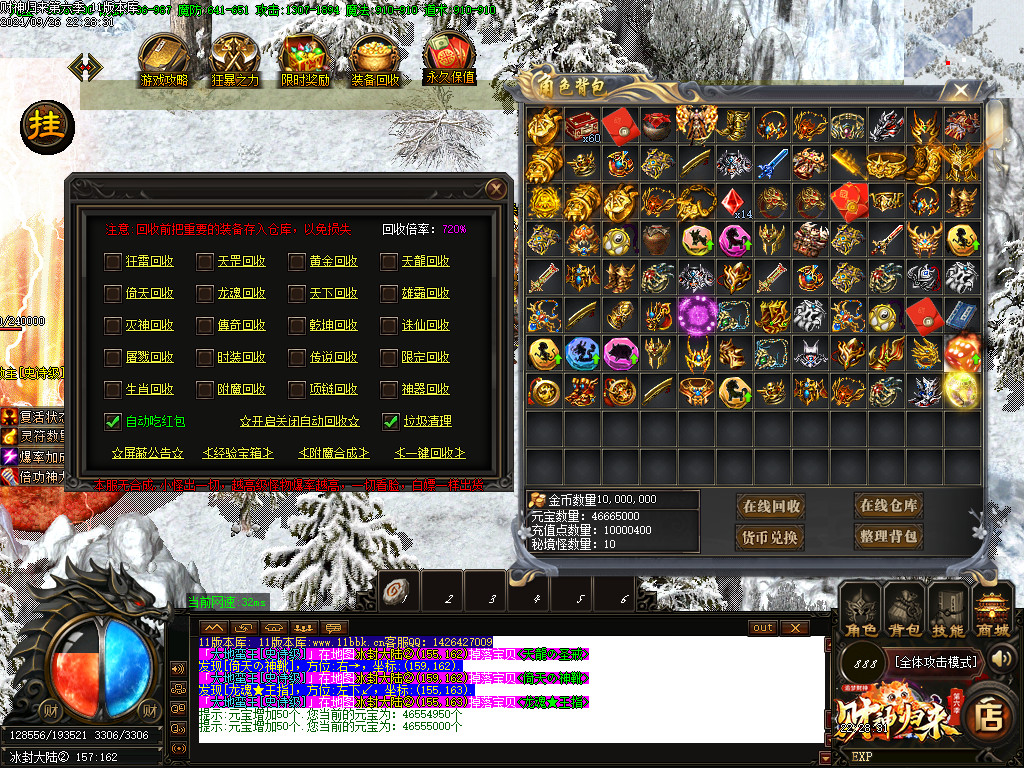Screen dimensions: 1024x768
Task: Select the 货币兑换 button
Action: coord(771,537)
